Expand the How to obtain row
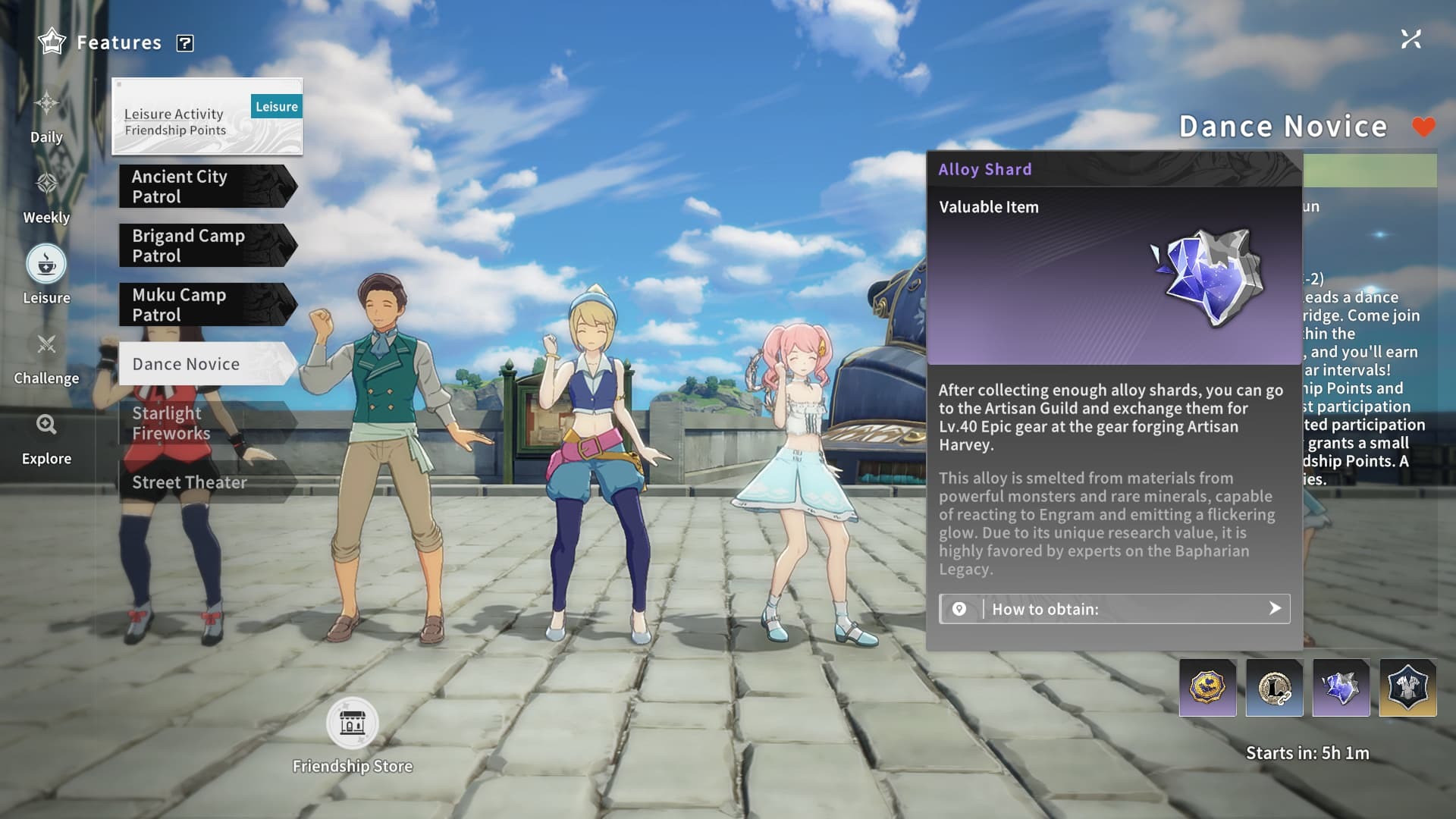 (1114, 609)
